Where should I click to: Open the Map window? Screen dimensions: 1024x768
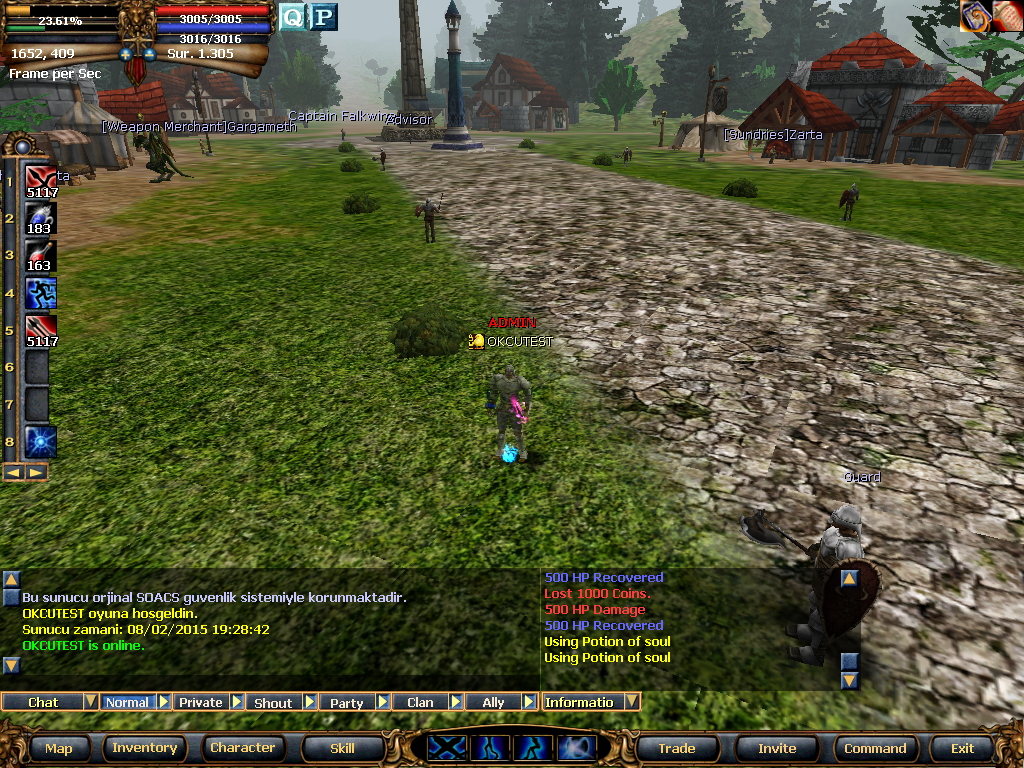[58, 748]
